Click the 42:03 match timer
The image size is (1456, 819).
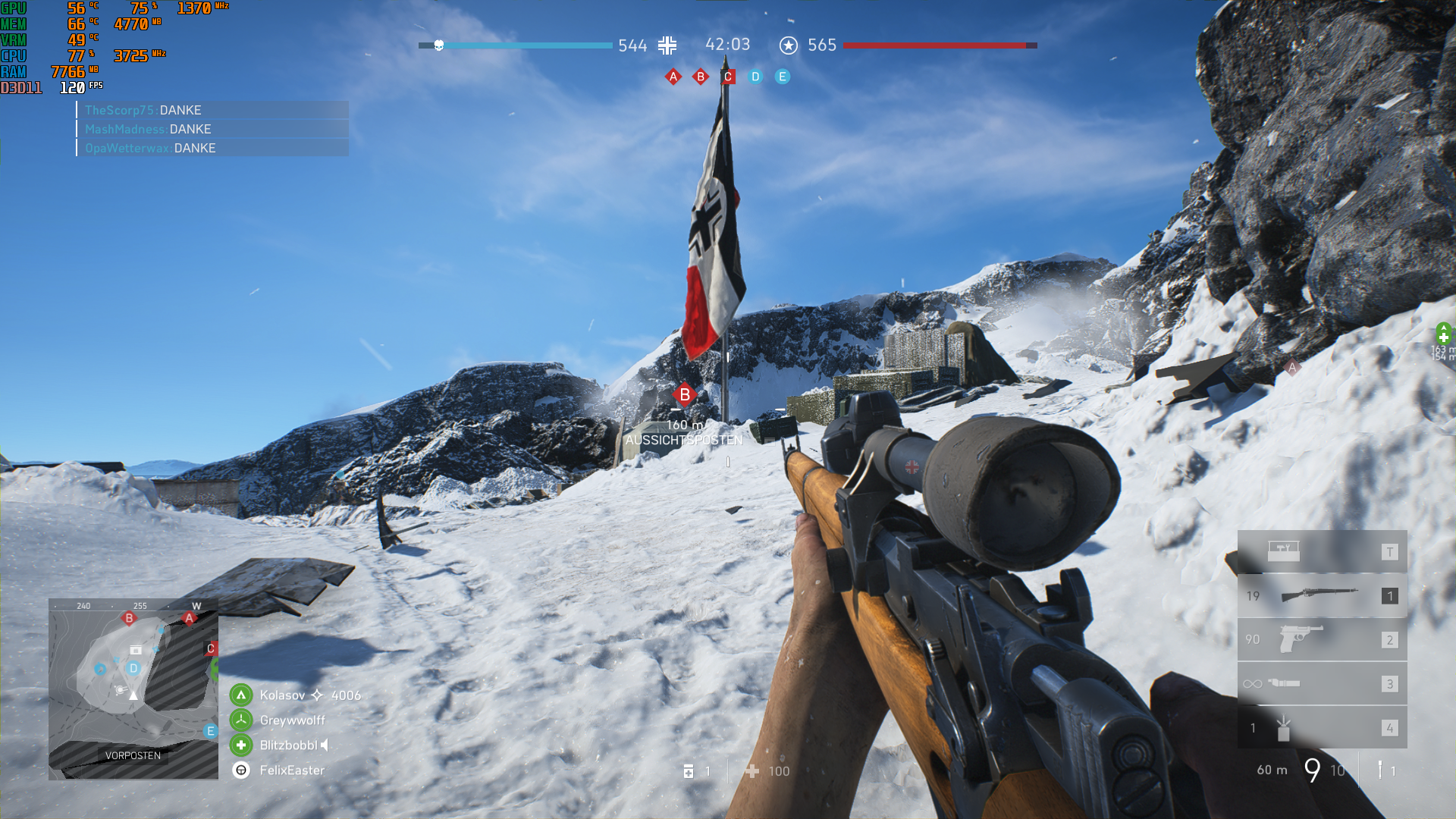point(727,45)
